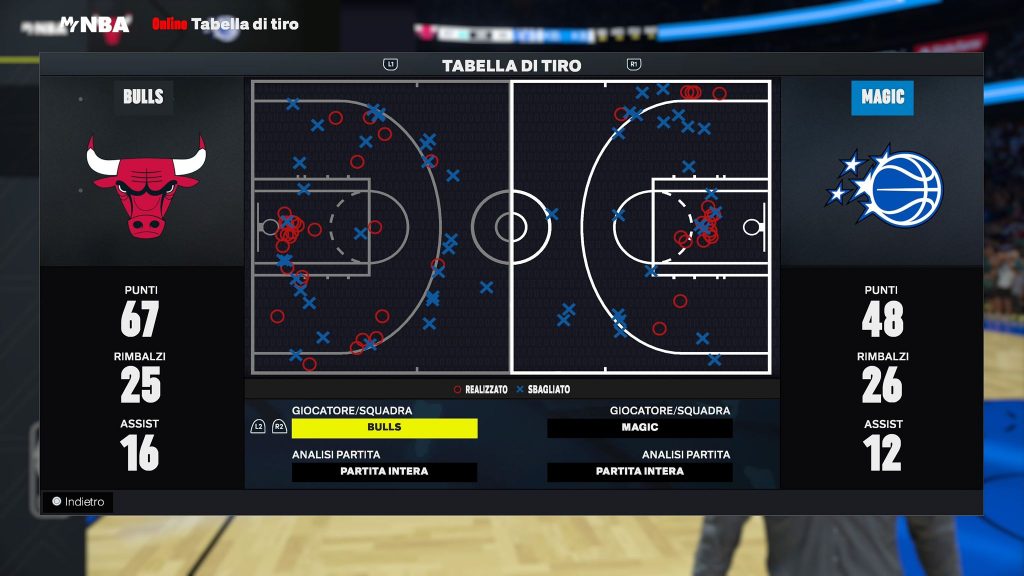Open PARTITA INTERA selector beneath the BULLS field
This screenshot has height=576, width=1024.
pyautogui.click(x=384, y=472)
